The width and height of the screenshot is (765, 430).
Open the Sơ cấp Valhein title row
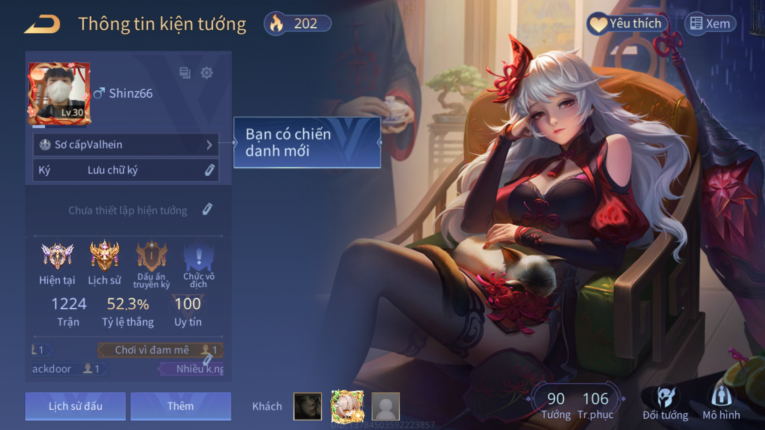(x=126, y=144)
